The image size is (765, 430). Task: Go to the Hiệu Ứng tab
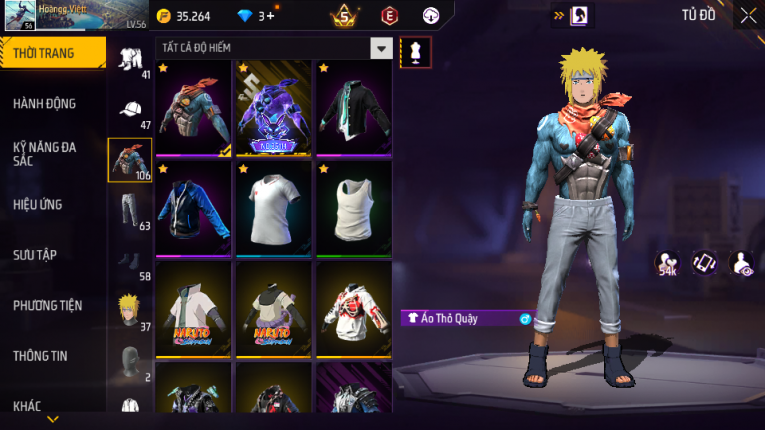tap(38, 204)
